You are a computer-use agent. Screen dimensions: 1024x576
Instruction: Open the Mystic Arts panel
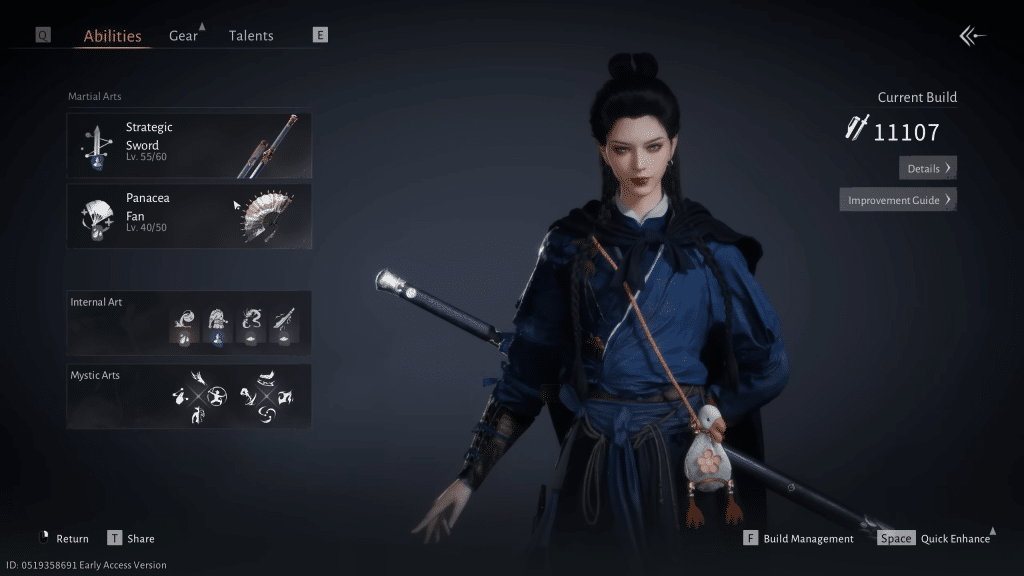click(189, 396)
